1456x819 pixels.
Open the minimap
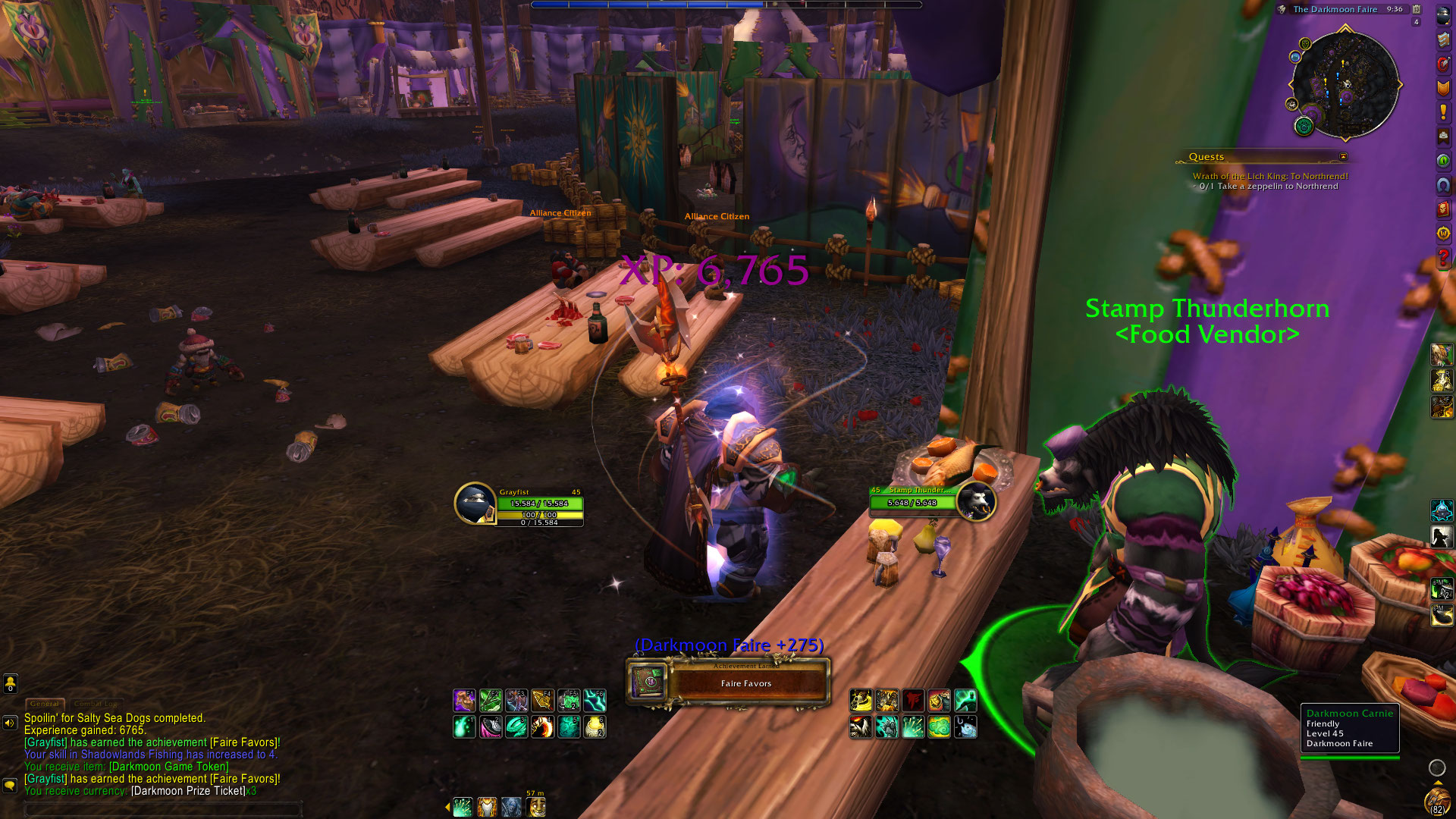(1345, 84)
